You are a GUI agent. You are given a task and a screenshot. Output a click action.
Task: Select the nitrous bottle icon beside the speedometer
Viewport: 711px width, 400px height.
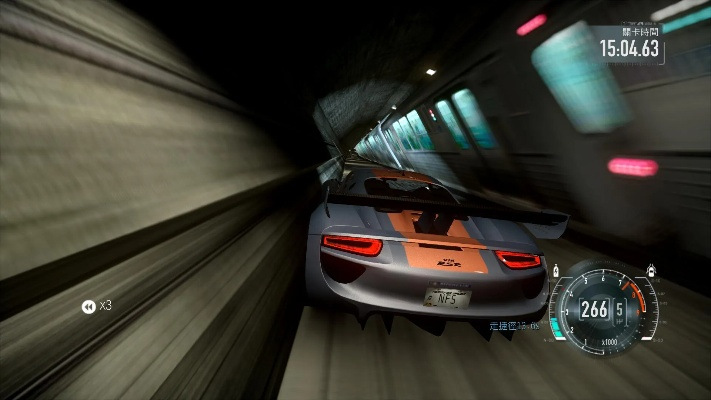556,271
